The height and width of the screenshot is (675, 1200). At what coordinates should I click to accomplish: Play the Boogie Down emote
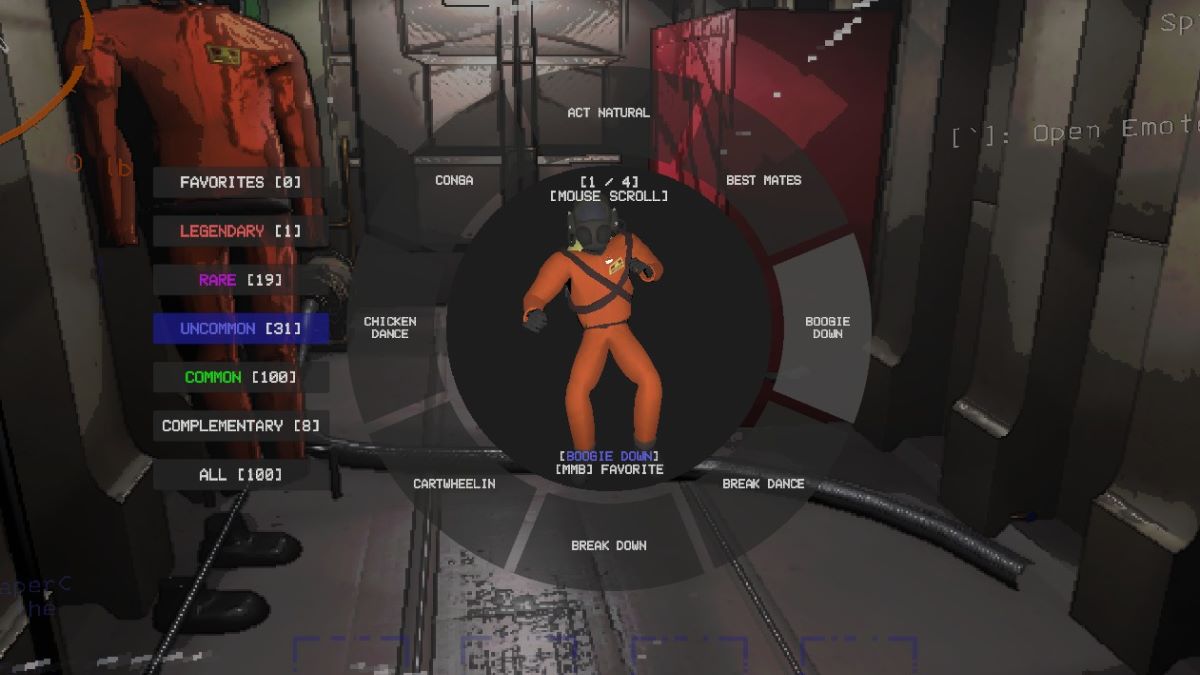pos(827,327)
